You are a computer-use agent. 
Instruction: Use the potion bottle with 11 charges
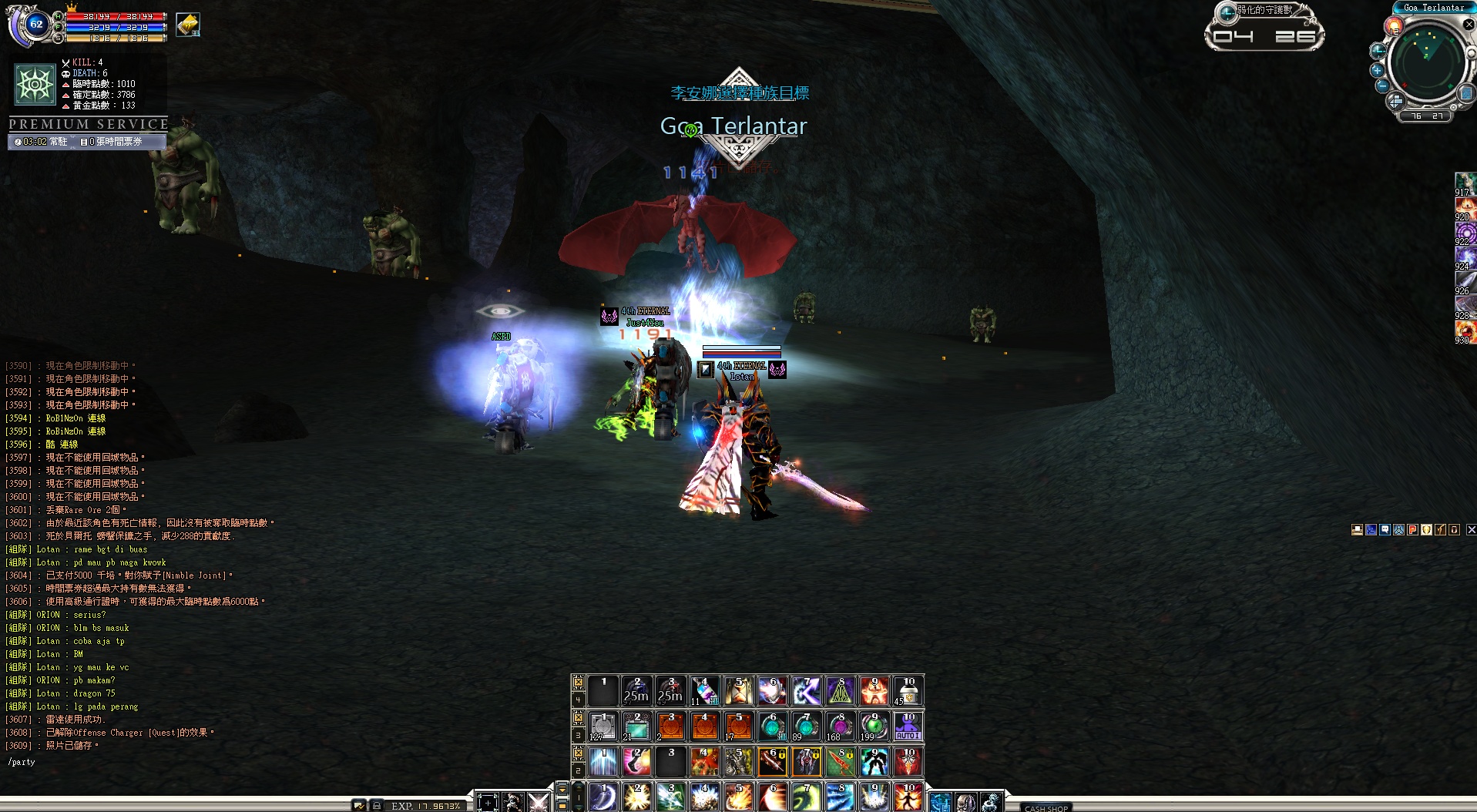(x=704, y=691)
